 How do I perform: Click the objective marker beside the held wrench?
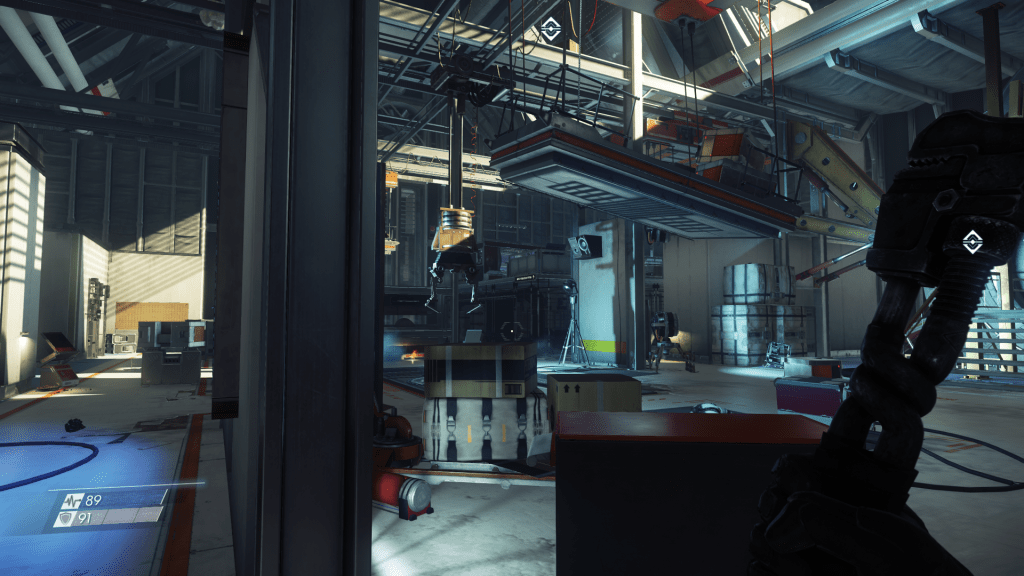point(970,240)
